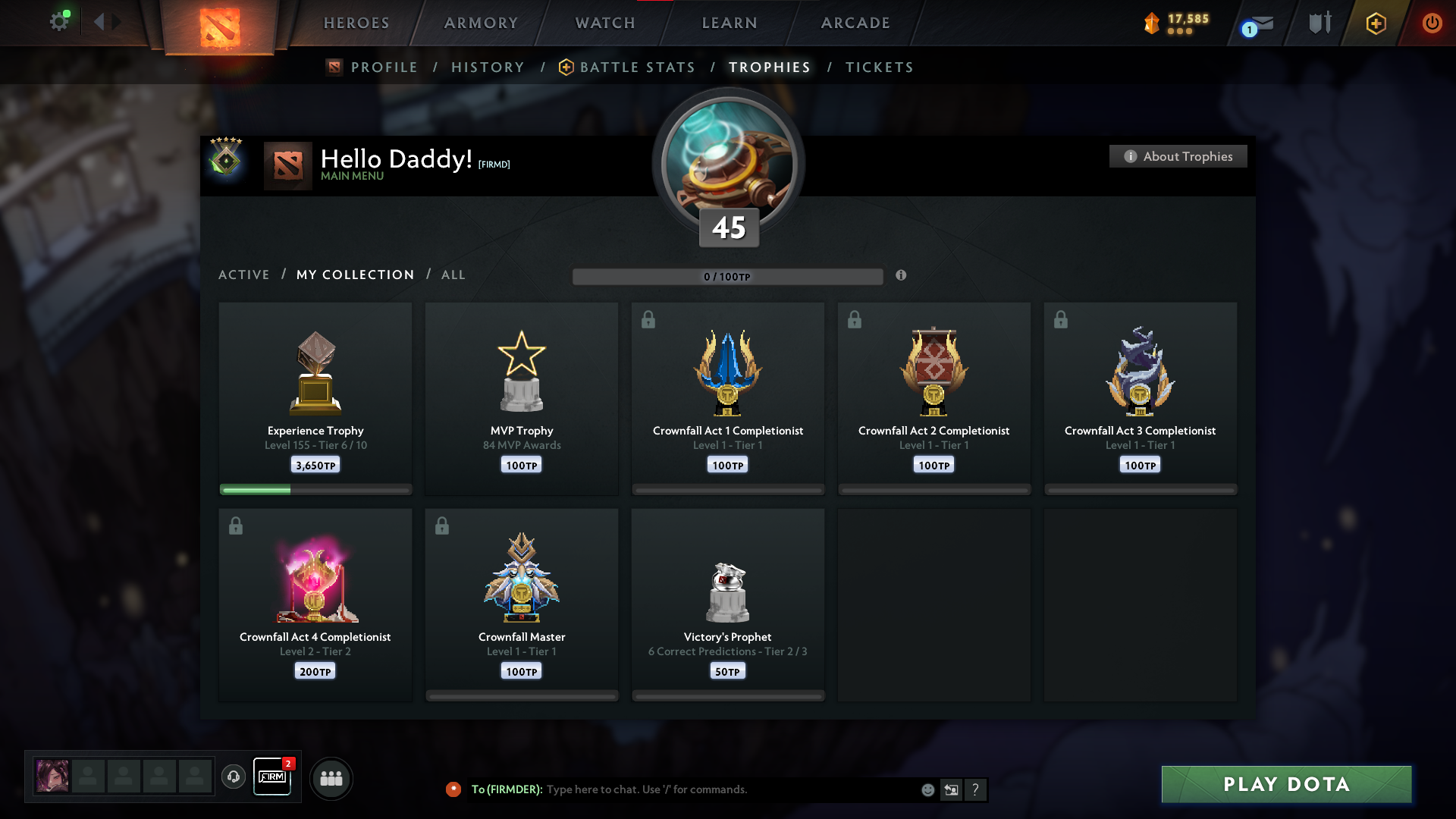Switch to the ALL trophies filter
Screen dimensions: 1456x819
tap(453, 275)
